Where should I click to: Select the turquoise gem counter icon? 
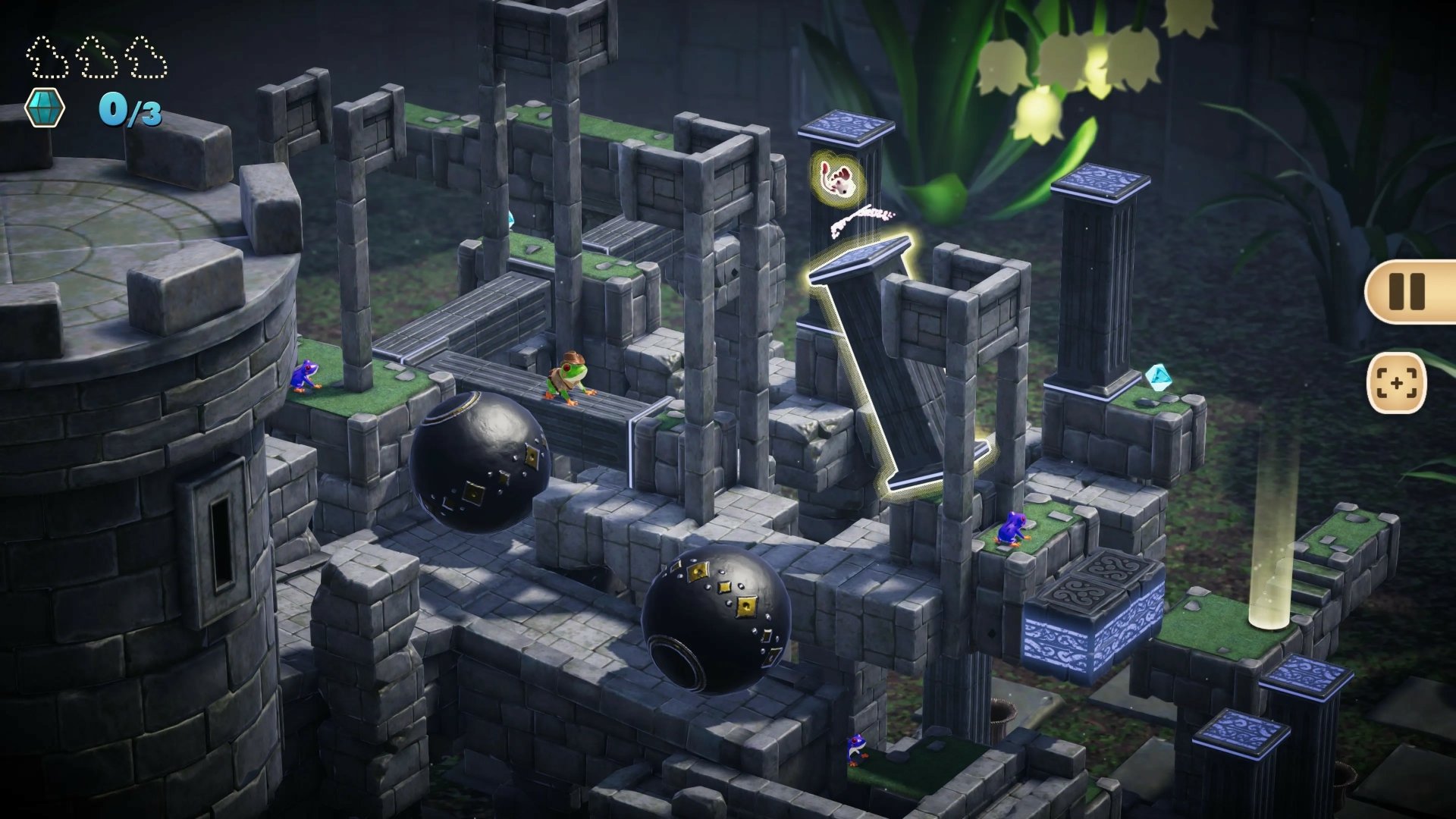(x=44, y=106)
